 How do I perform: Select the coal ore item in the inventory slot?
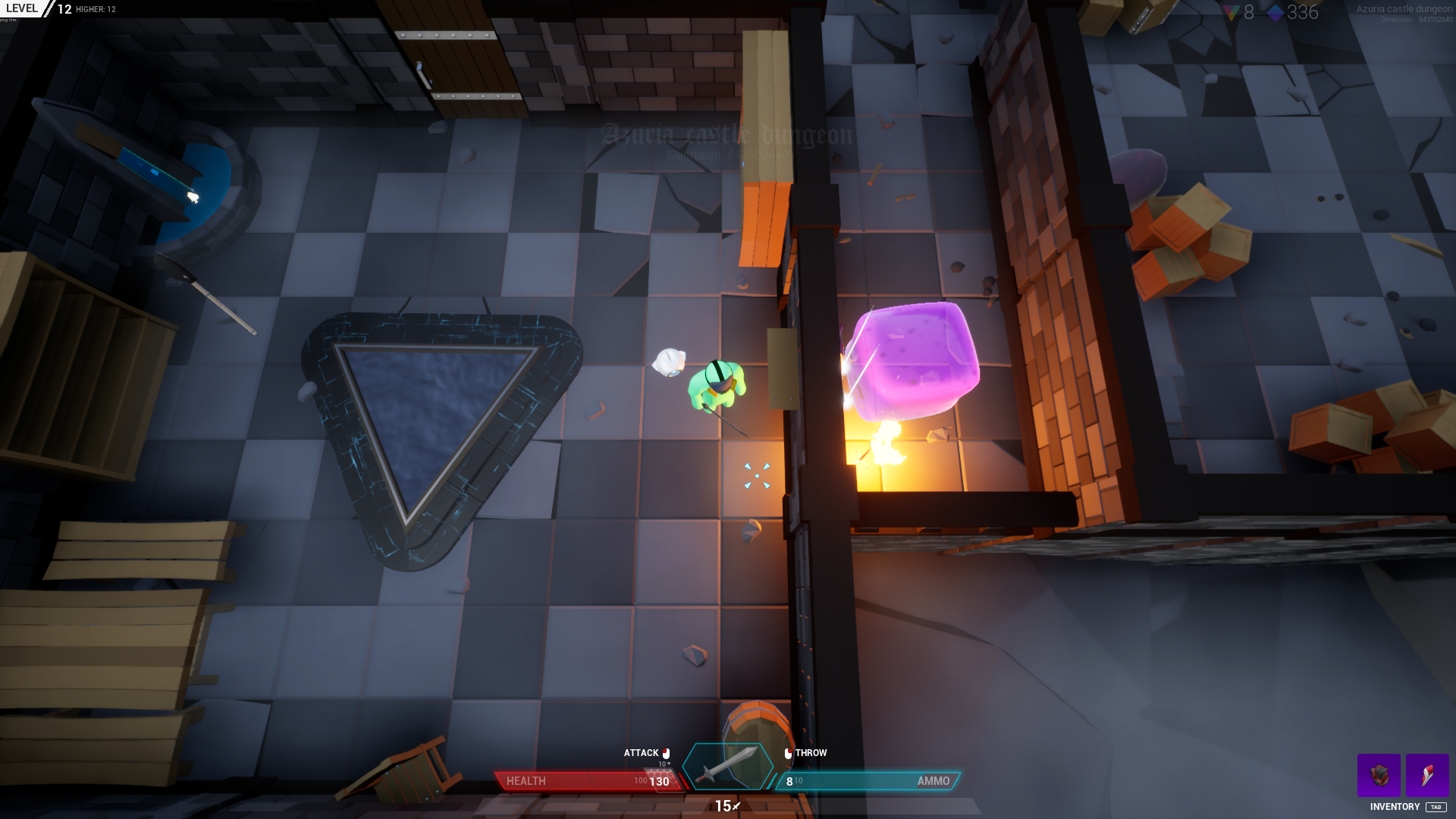tap(1380, 776)
